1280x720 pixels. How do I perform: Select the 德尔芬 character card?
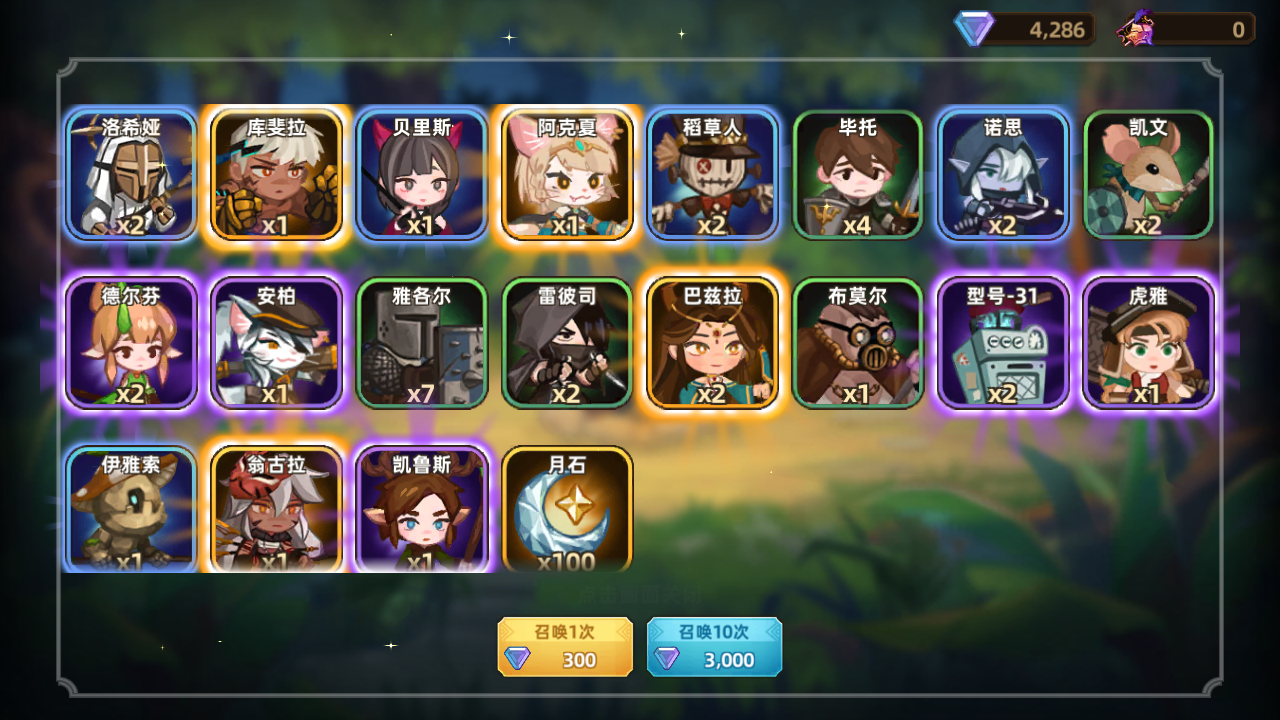point(131,343)
